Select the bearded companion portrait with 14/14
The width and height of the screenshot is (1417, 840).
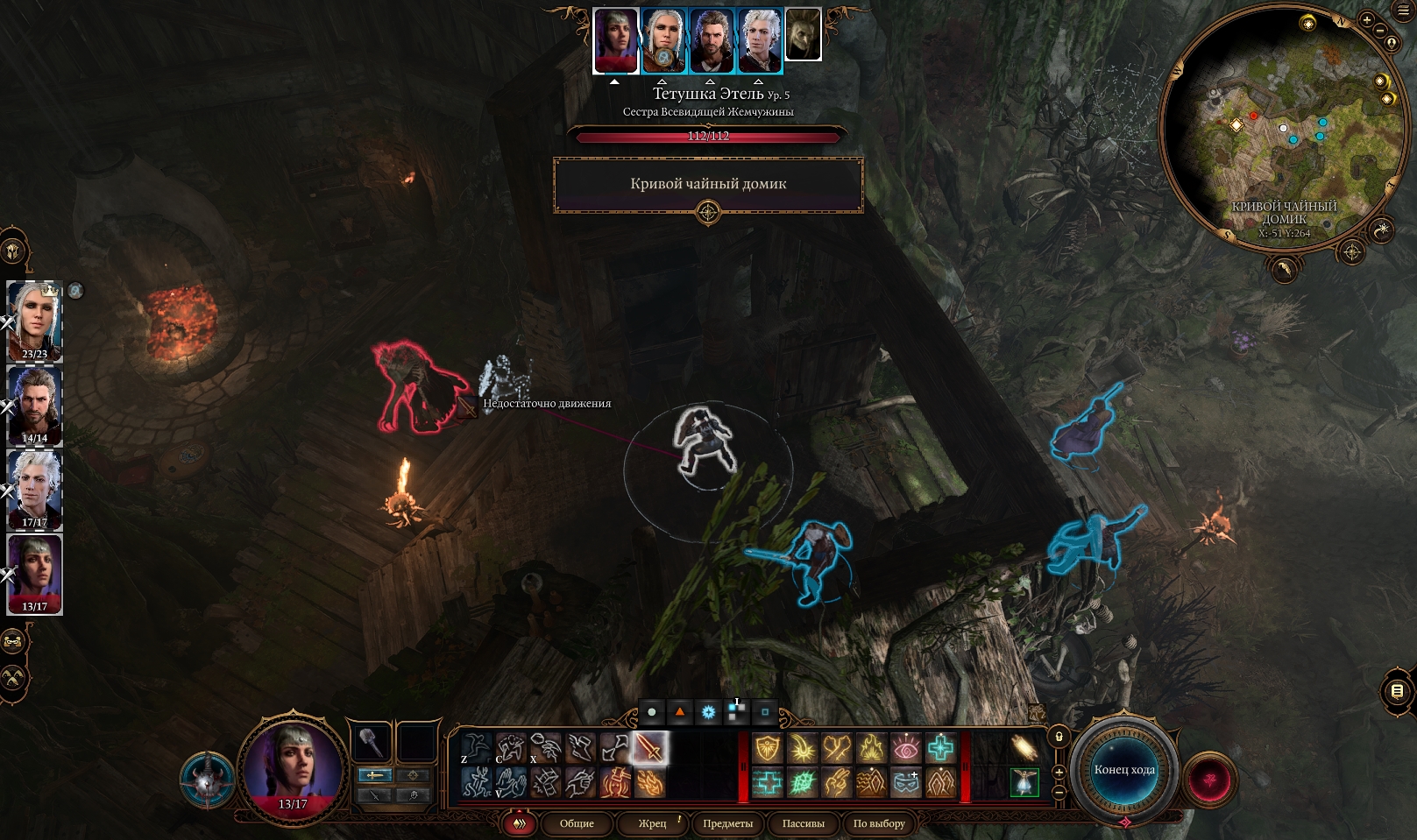coord(35,405)
